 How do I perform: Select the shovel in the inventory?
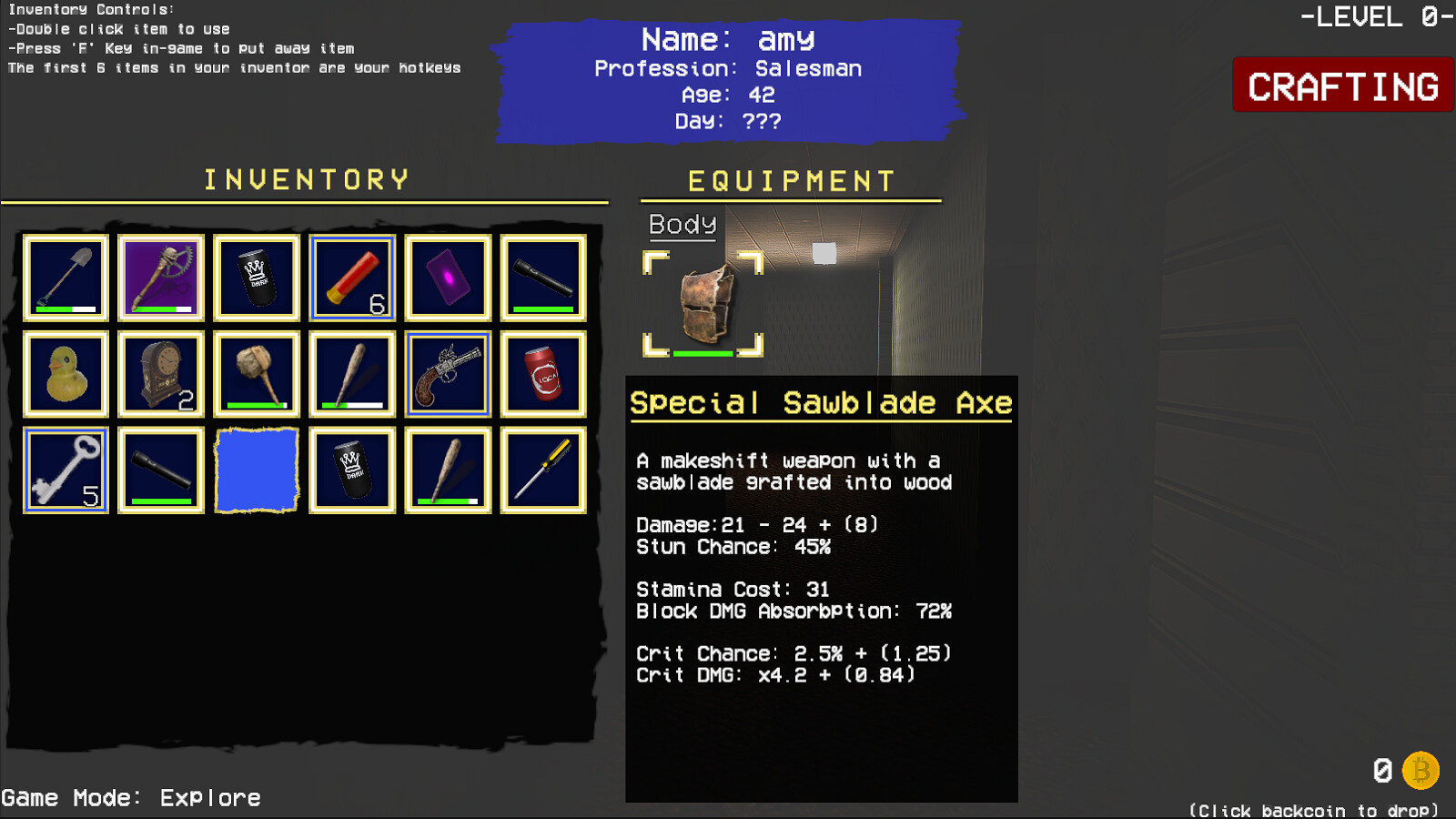click(66, 278)
